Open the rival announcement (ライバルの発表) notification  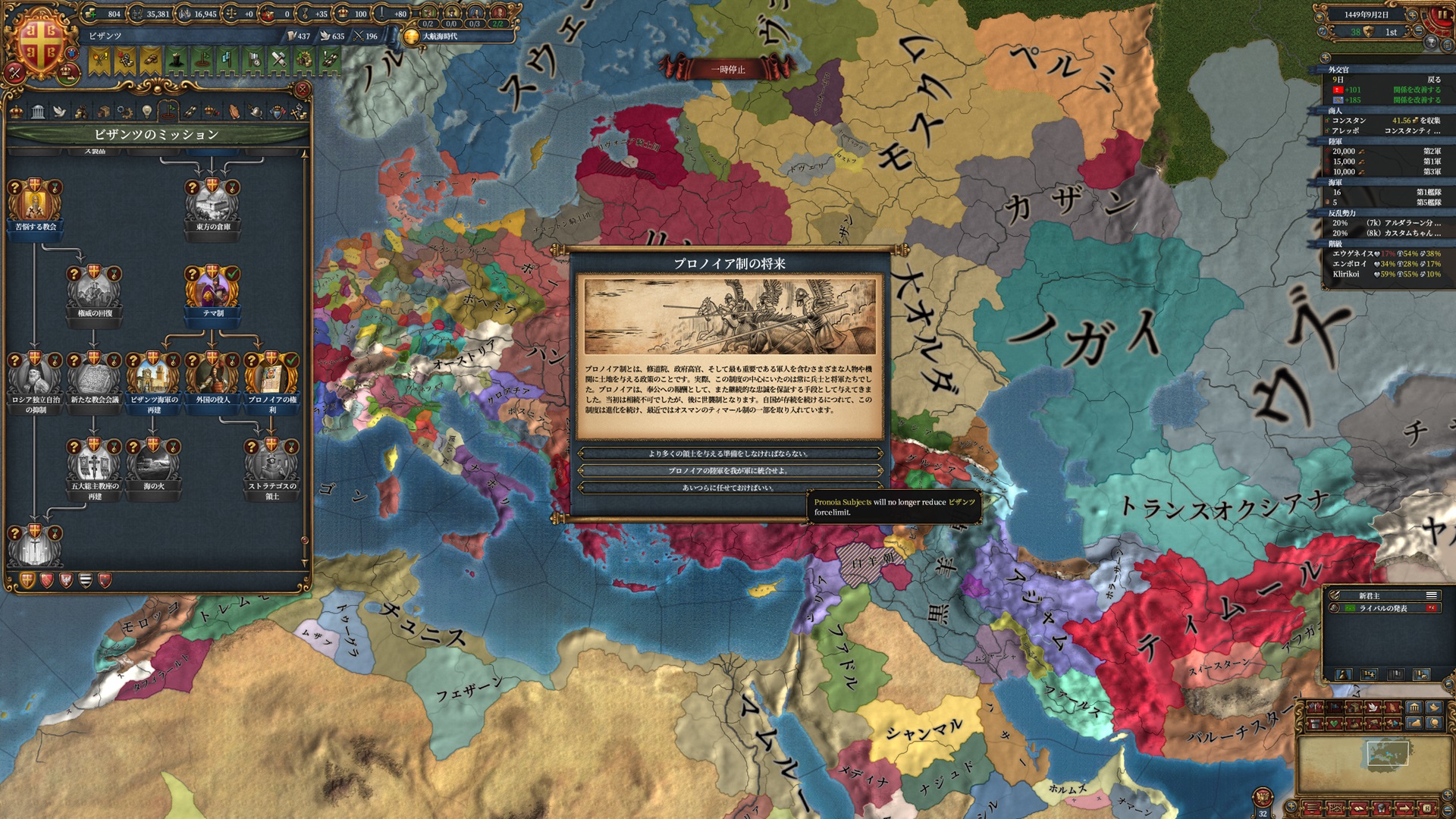tap(1383, 608)
